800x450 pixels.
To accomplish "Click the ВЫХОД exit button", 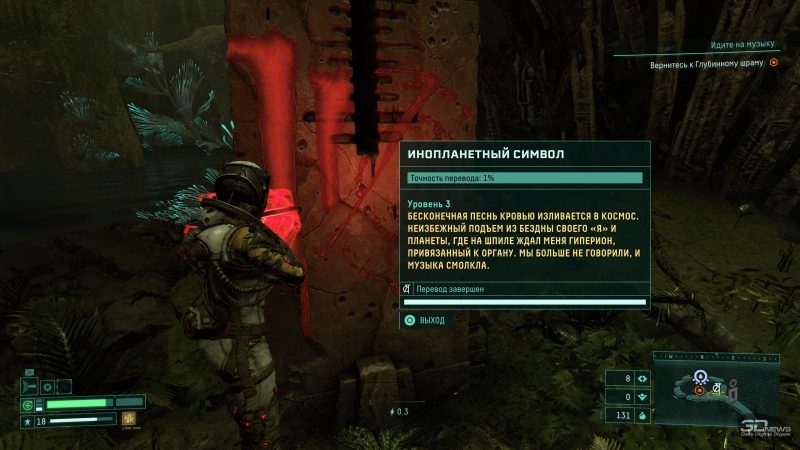I will click(425, 320).
